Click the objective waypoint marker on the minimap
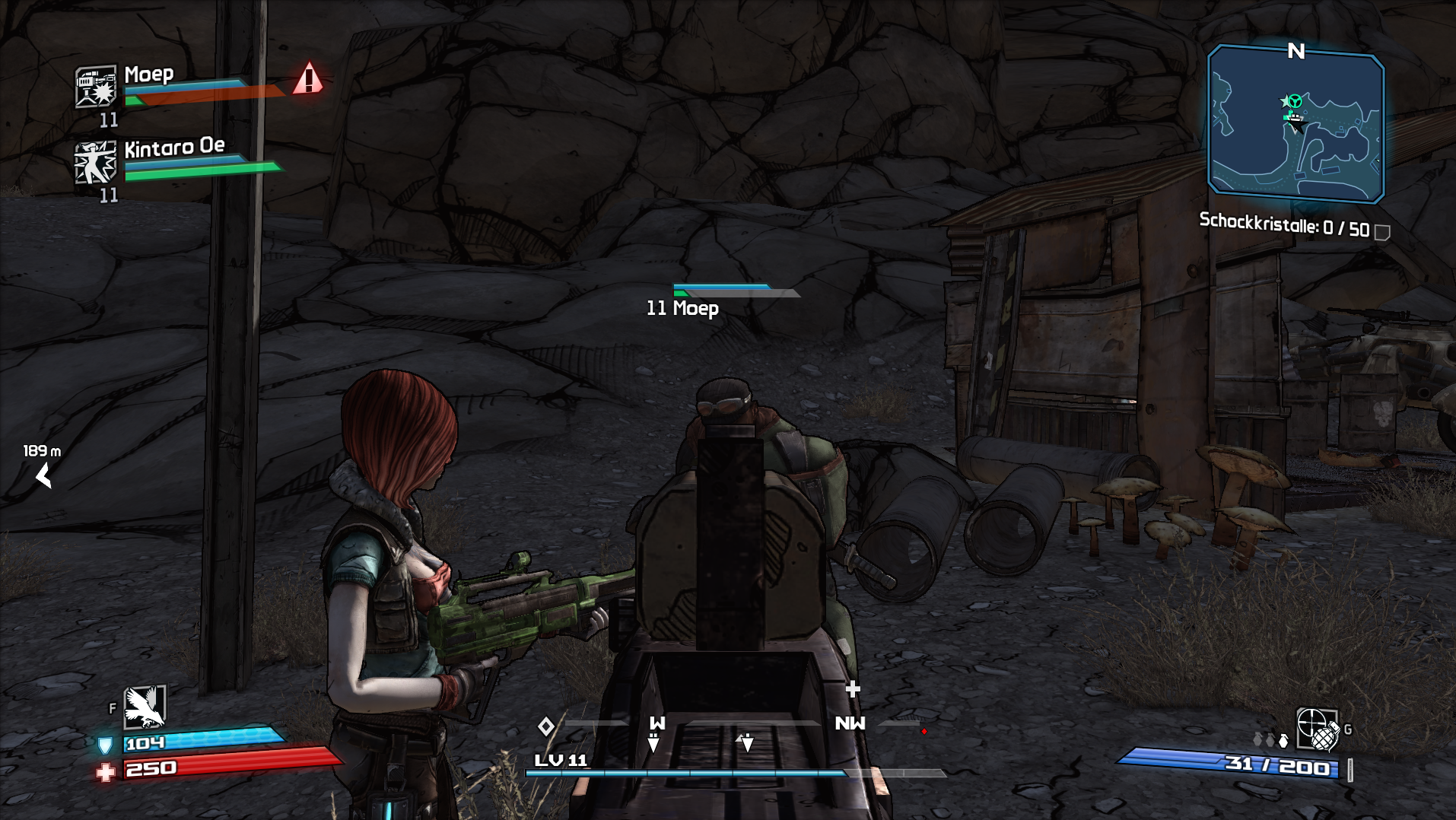This screenshot has width=1456, height=820. click(1292, 101)
